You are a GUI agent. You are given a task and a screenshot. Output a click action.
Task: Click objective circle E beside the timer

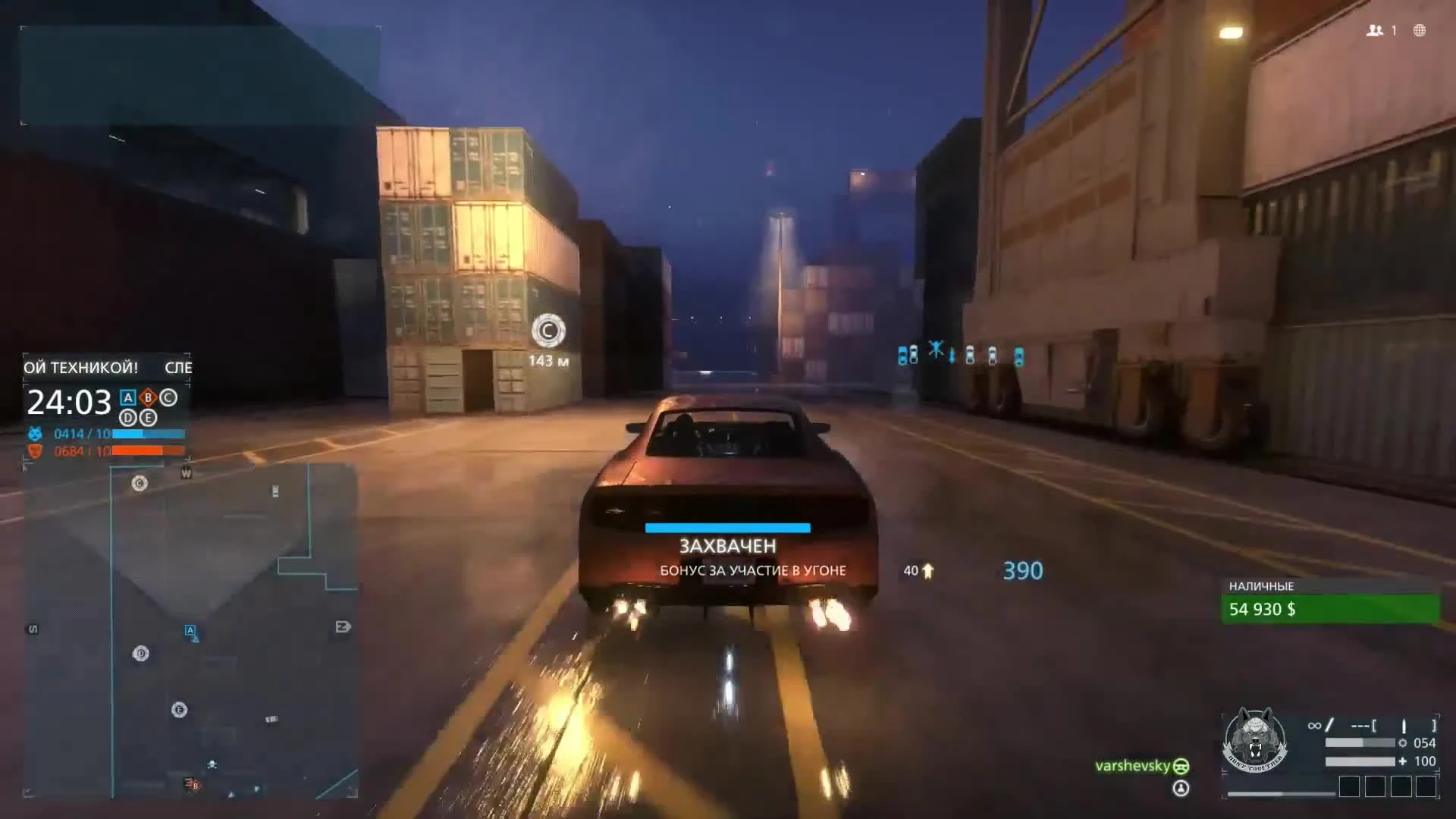click(x=148, y=418)
